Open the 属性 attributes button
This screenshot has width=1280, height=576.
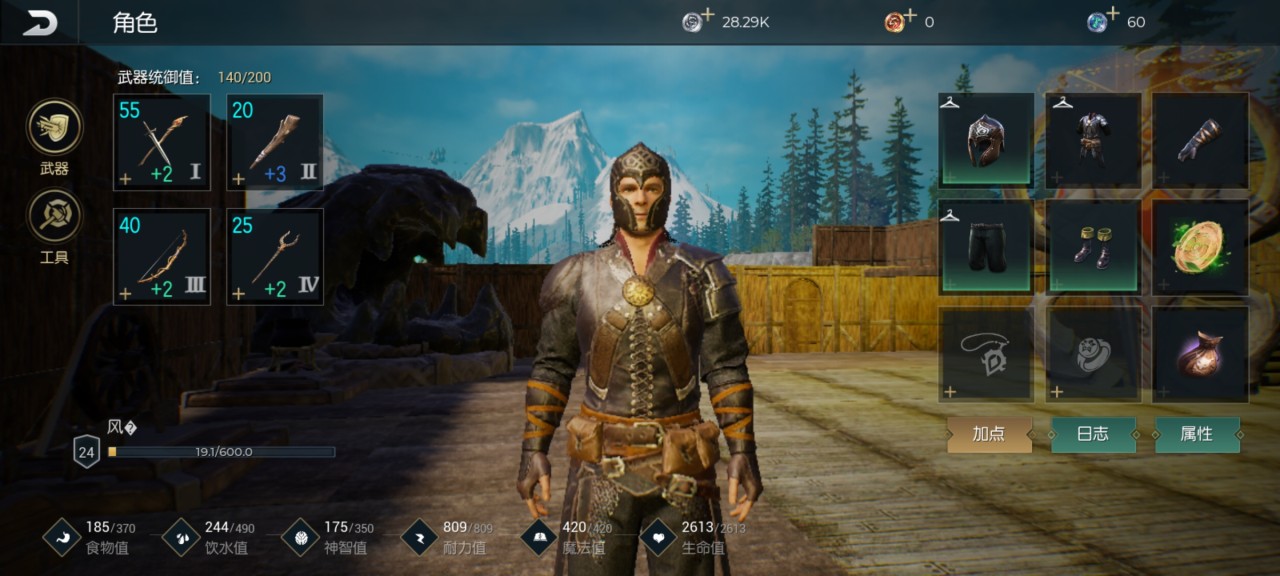coord(1197,434)
